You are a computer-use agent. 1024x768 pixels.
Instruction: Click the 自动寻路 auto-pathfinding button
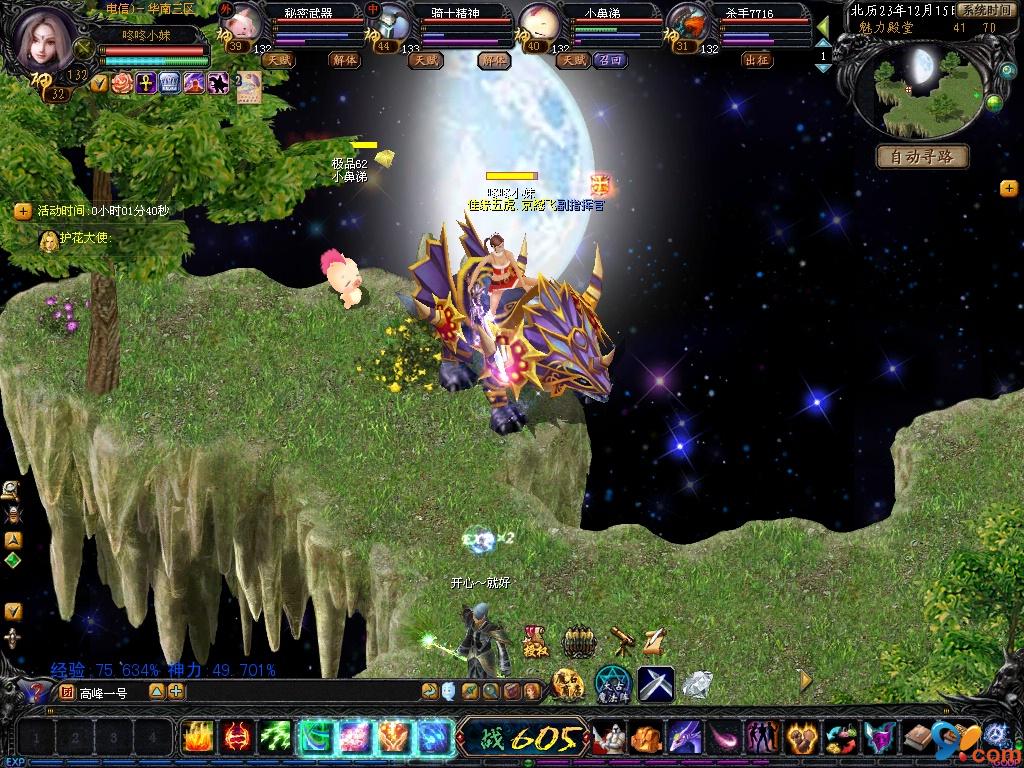[924, 157]
